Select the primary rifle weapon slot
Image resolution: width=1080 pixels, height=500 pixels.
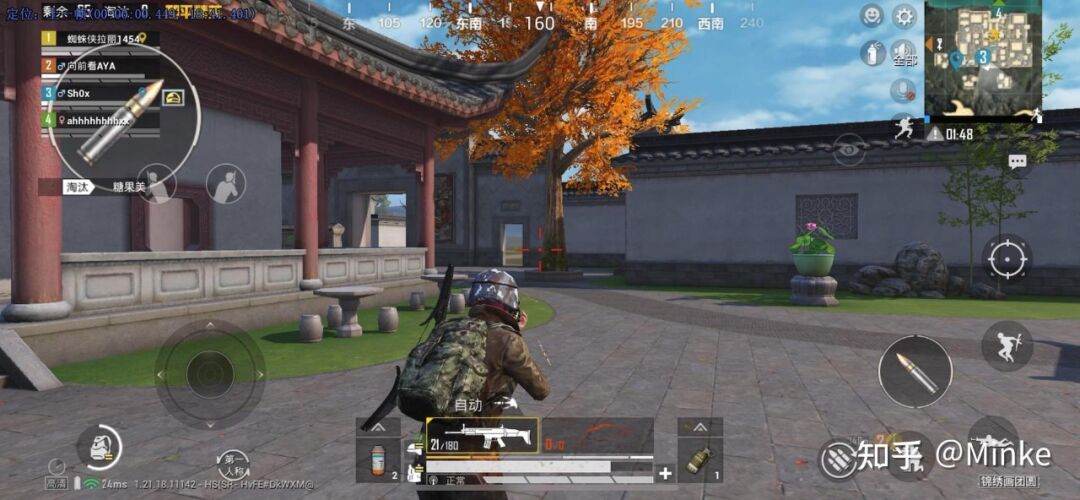click(x=482, y=436)
